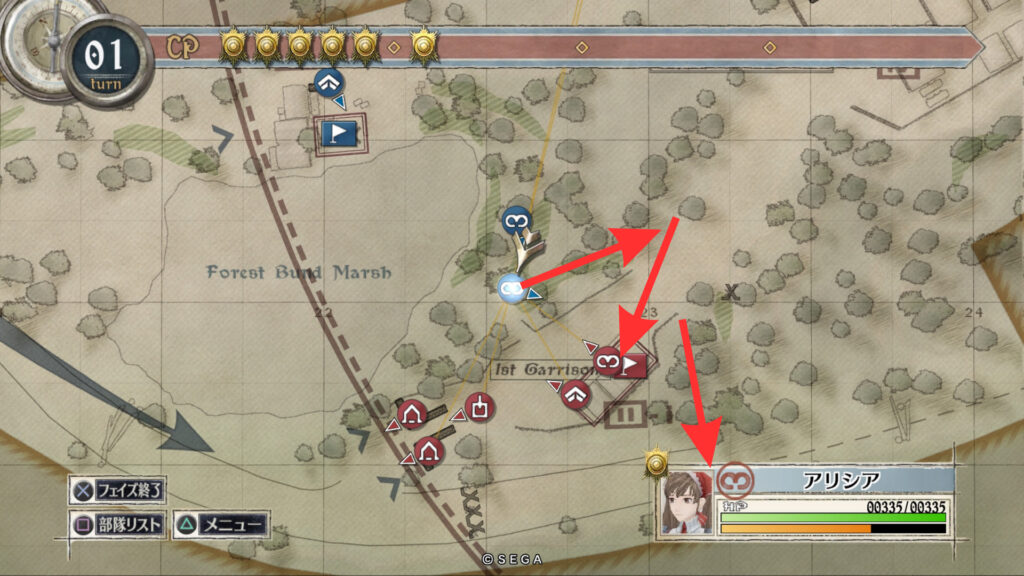Choose the フェイズ終了 end phase option
The image size is (1024, 576).
pos(118,491)
